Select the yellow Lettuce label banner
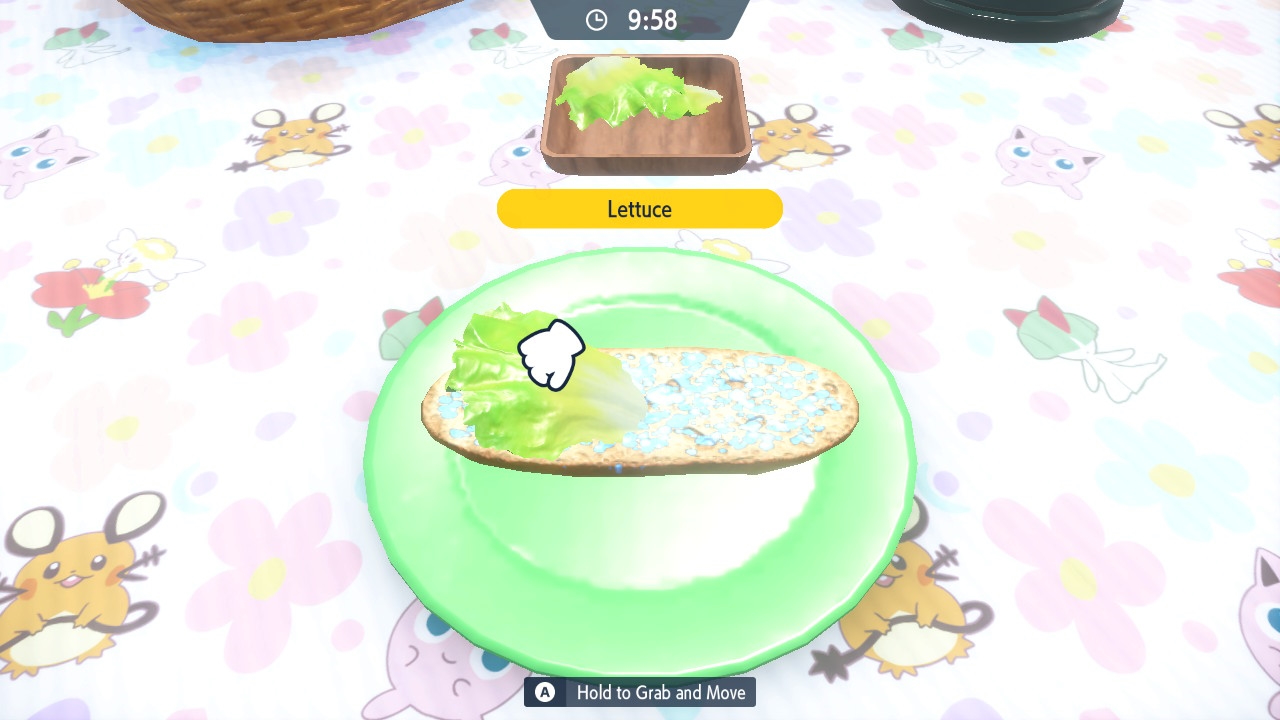The width and height of the screenshot is (1280, 720). [x=640, y=208]
